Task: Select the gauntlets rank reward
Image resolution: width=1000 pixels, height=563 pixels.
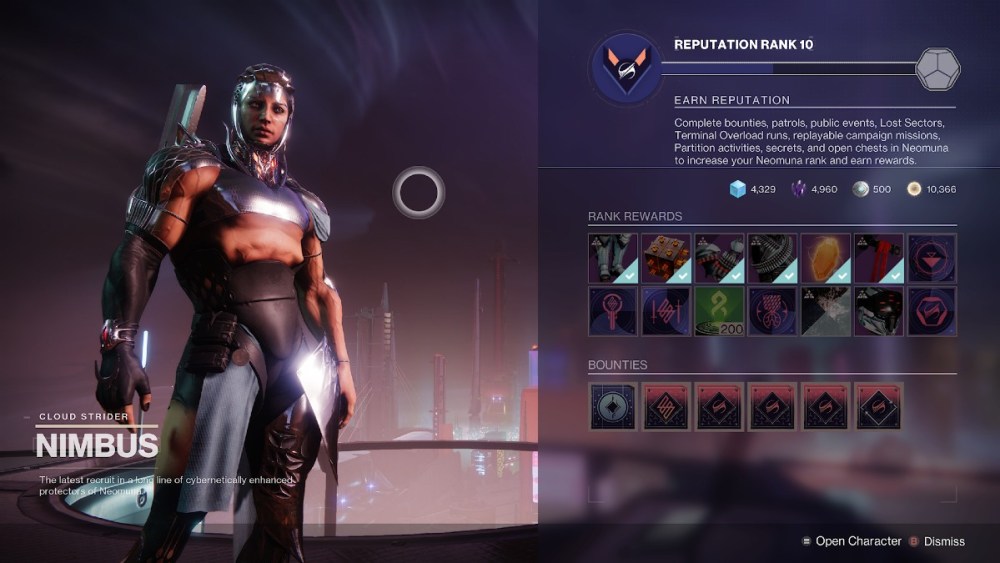Action: click(x=719, y=258)
